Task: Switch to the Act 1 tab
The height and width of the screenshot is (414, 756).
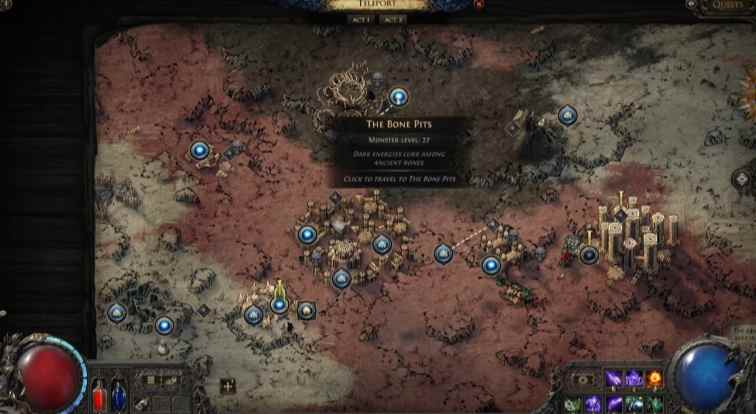Action: (x=360, y=19)
